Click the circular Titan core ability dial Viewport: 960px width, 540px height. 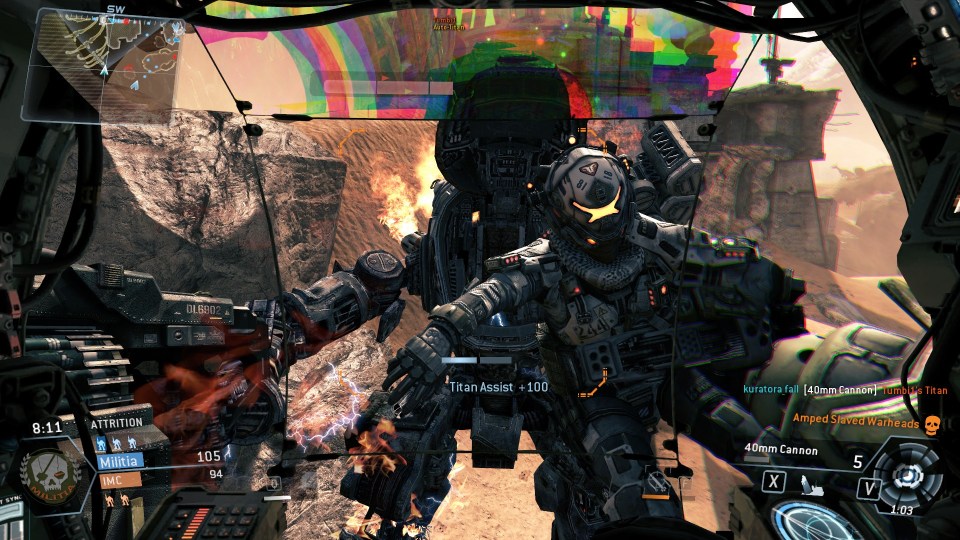tap(906, 472)
